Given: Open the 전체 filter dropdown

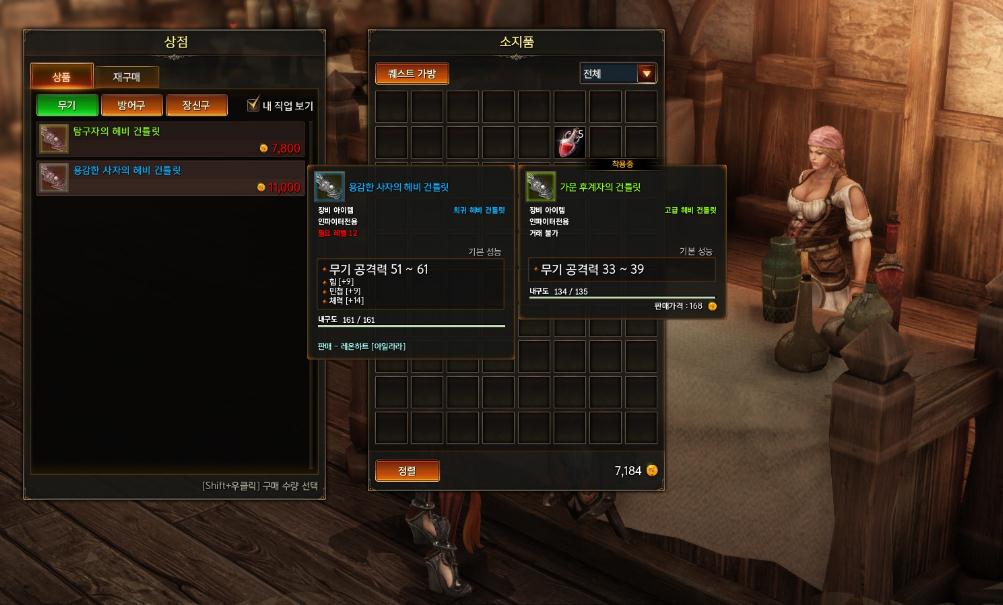Looking at the screenshot, I should [647, 73].
